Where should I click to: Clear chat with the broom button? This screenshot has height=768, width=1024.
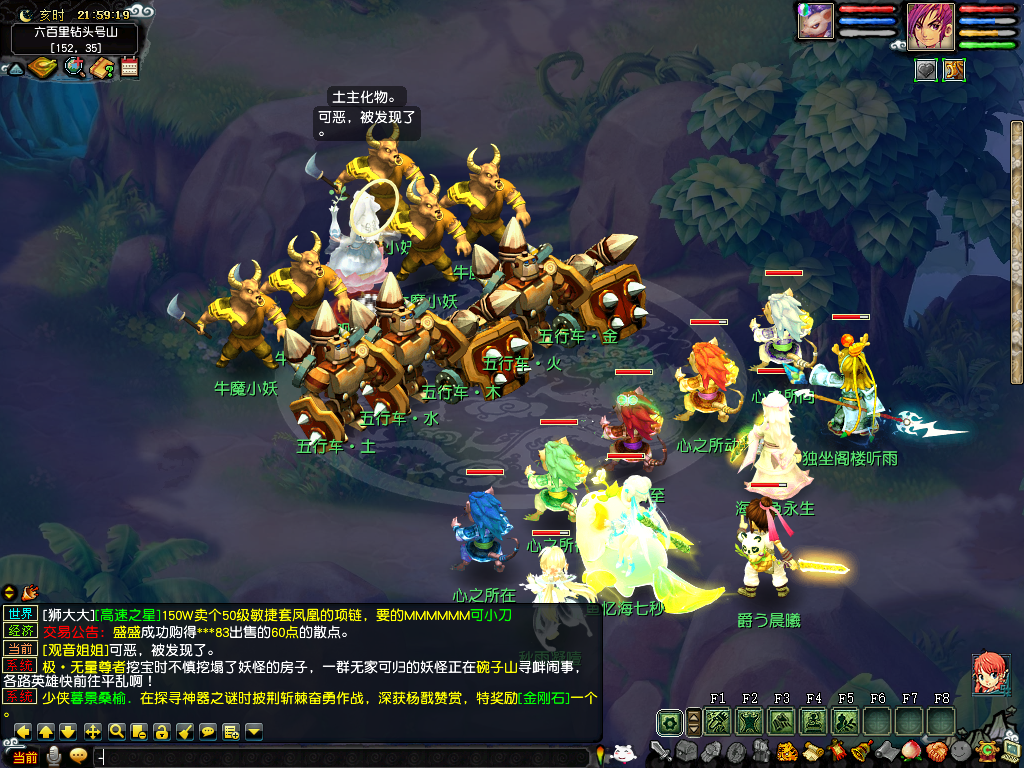[x=185, y=731]
